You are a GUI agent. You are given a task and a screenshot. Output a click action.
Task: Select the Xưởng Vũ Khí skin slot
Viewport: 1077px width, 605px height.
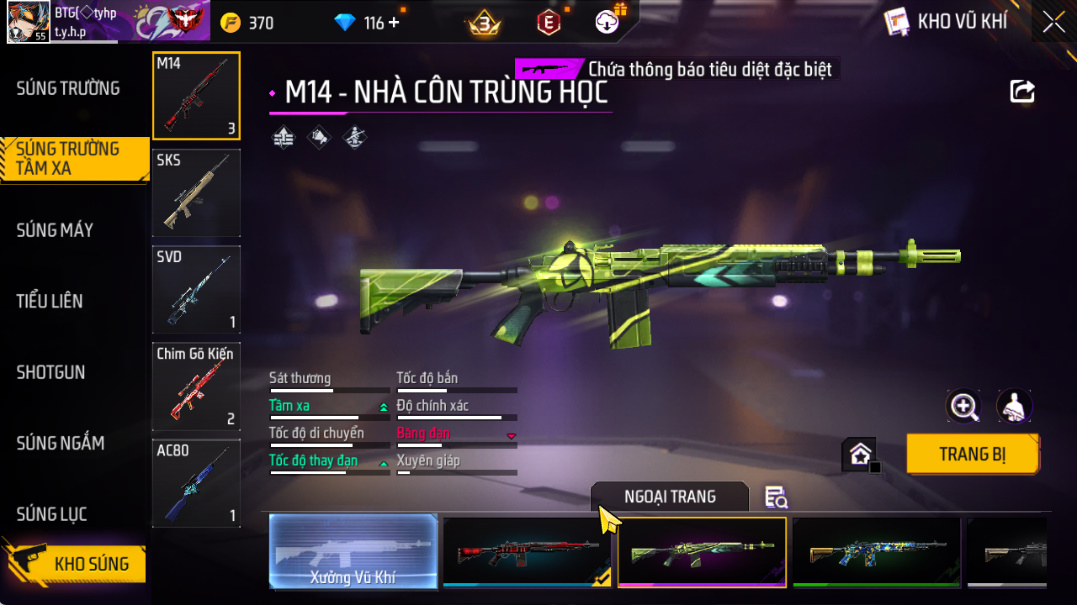(354, 551)
